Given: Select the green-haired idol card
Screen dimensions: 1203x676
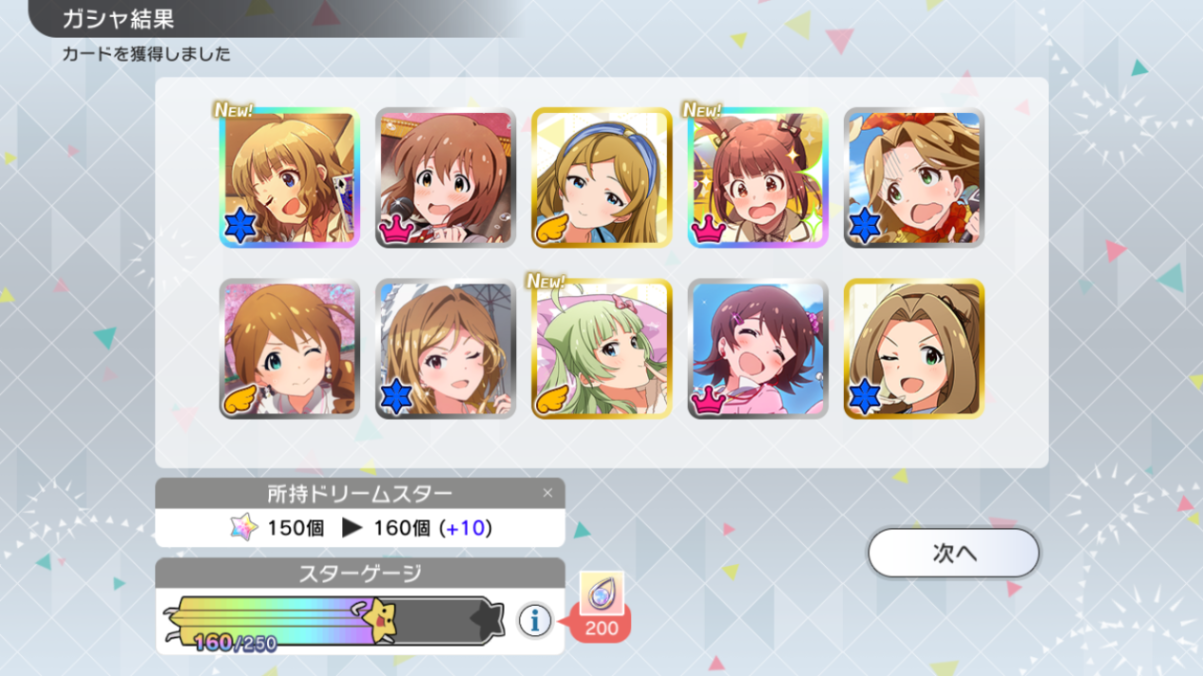Looking at the screenshot, I should click(601, 349).
